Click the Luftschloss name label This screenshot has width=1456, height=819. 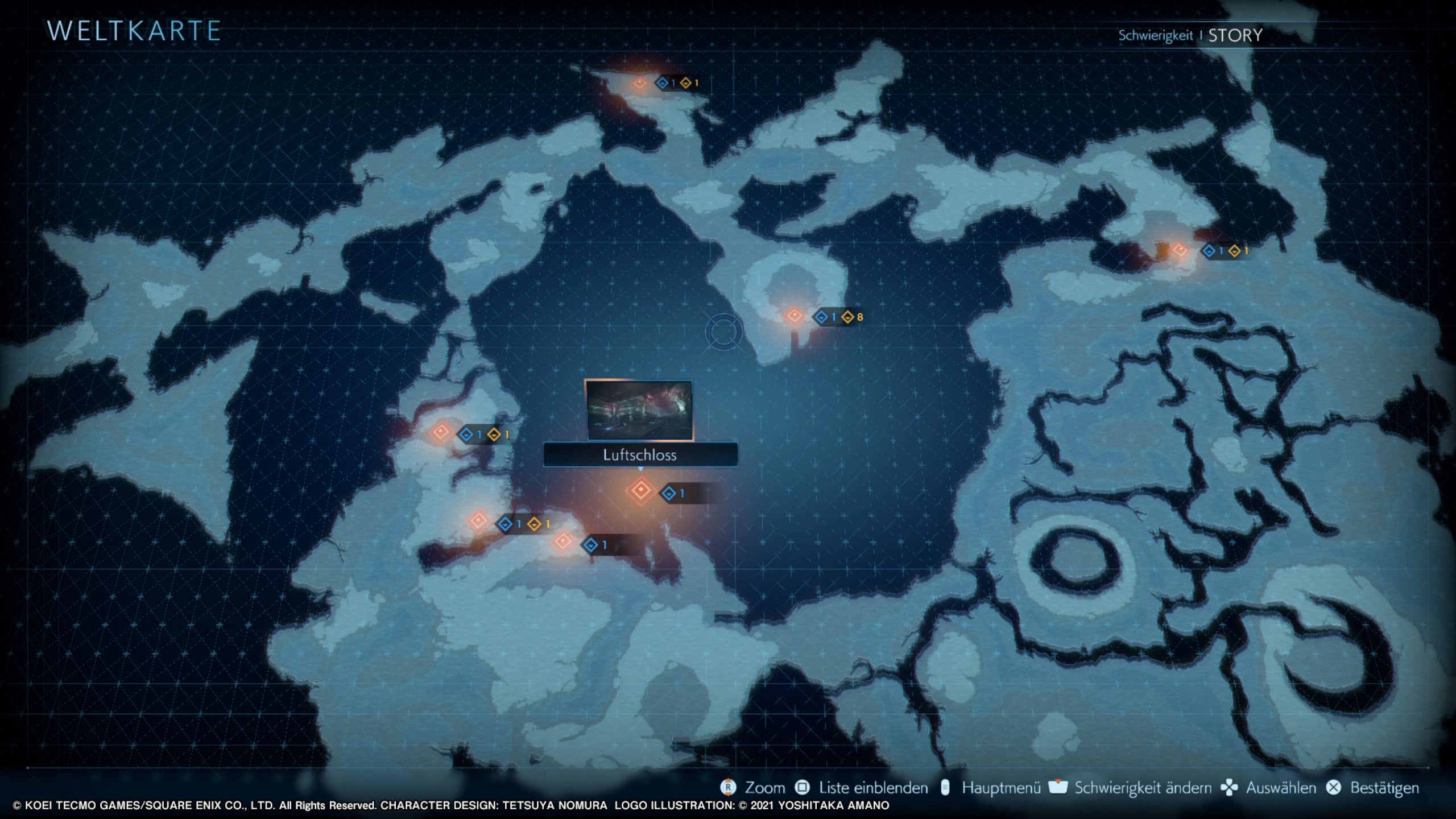pos(640,455)
